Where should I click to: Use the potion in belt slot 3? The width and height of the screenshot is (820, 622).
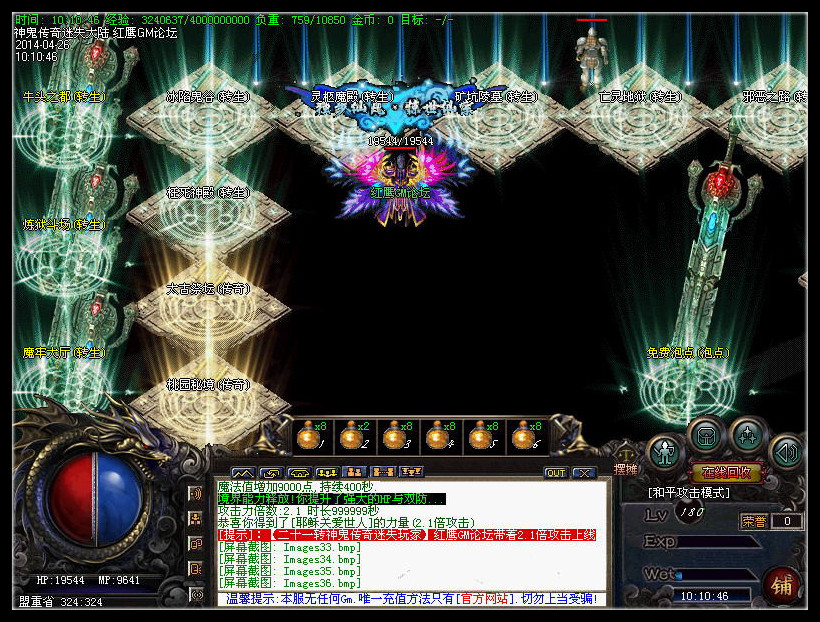394,436
